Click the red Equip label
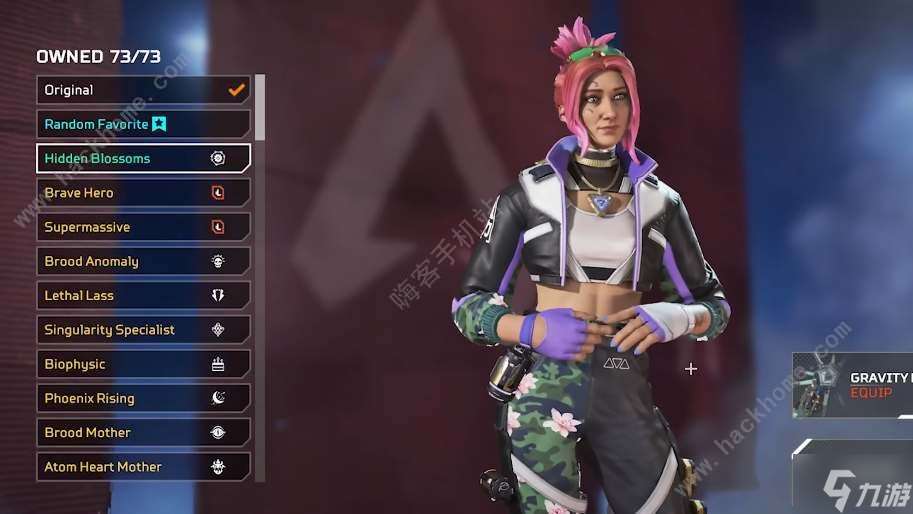 [870, 393]
